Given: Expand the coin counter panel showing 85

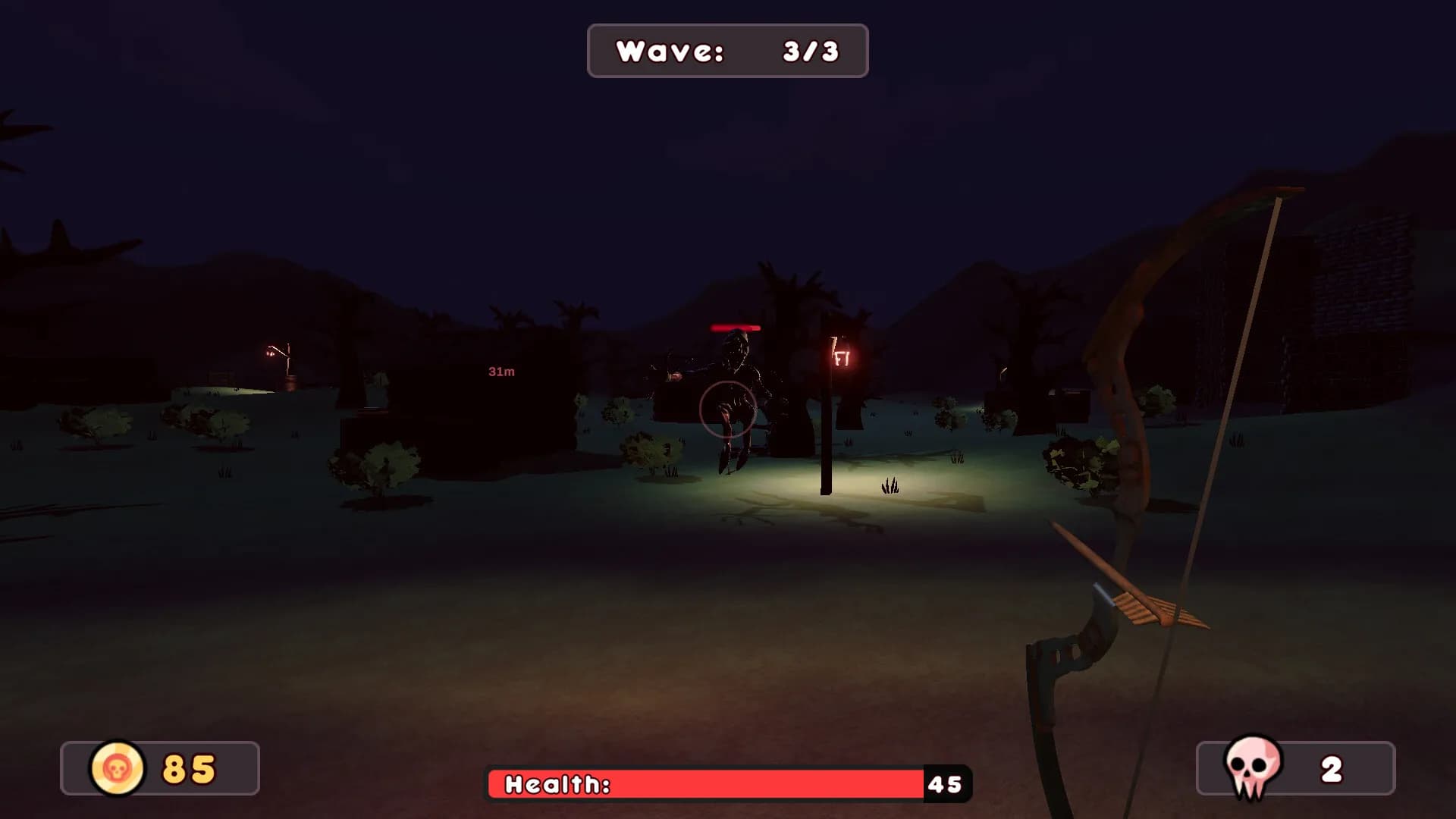Looking at the screenshot, I should coord(159,768).
